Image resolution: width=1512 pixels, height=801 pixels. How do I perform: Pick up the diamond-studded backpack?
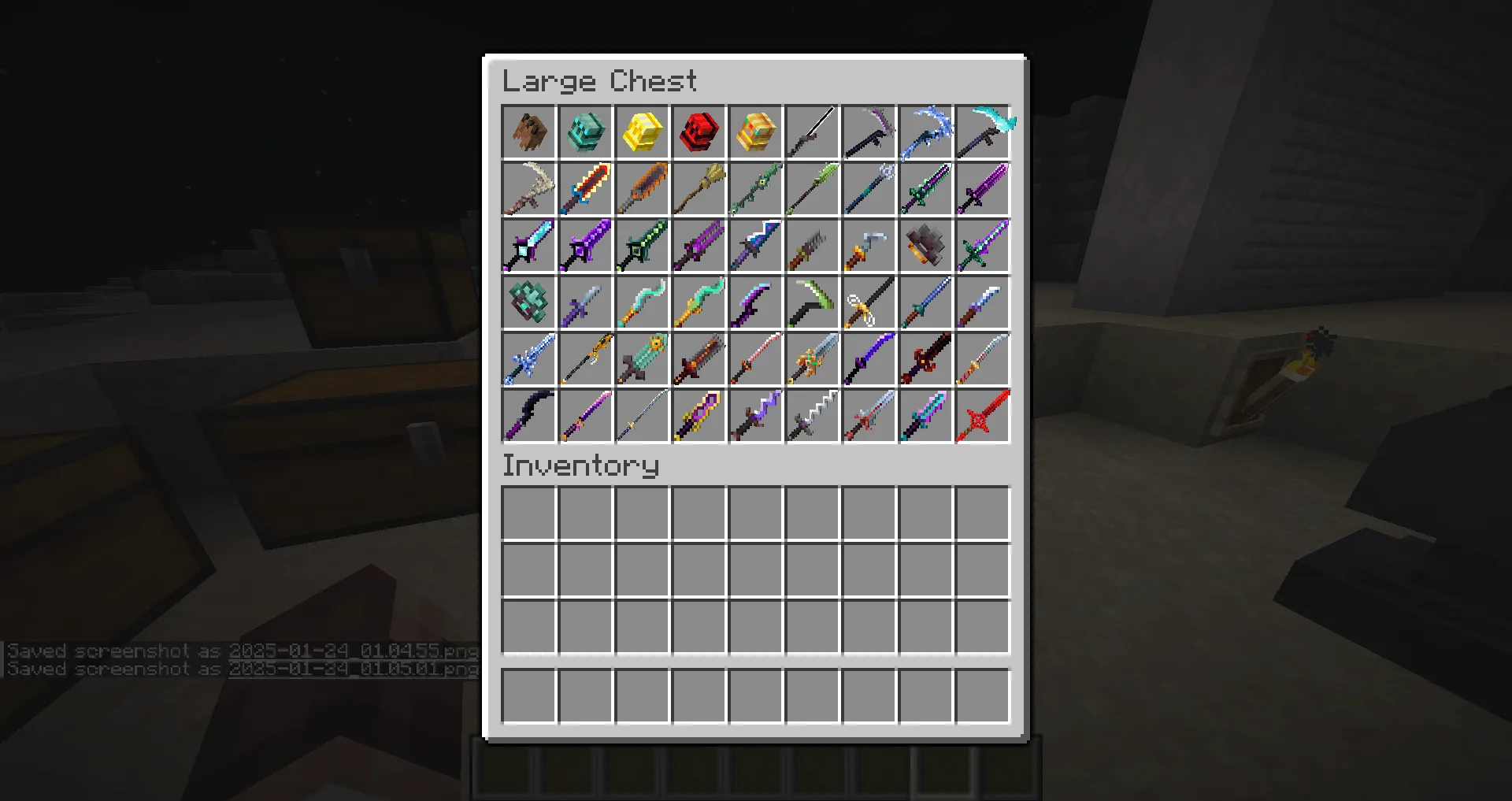click(x=584, y=132)
